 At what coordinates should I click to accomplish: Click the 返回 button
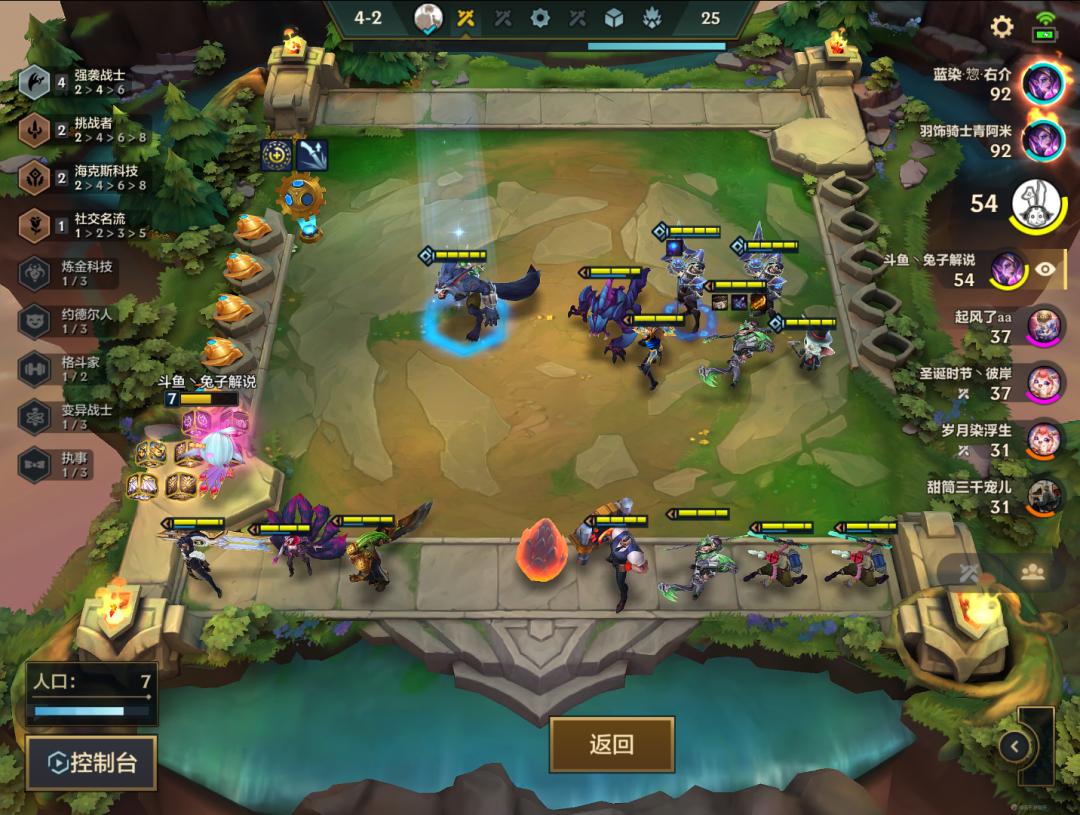[x=611, y=744]
